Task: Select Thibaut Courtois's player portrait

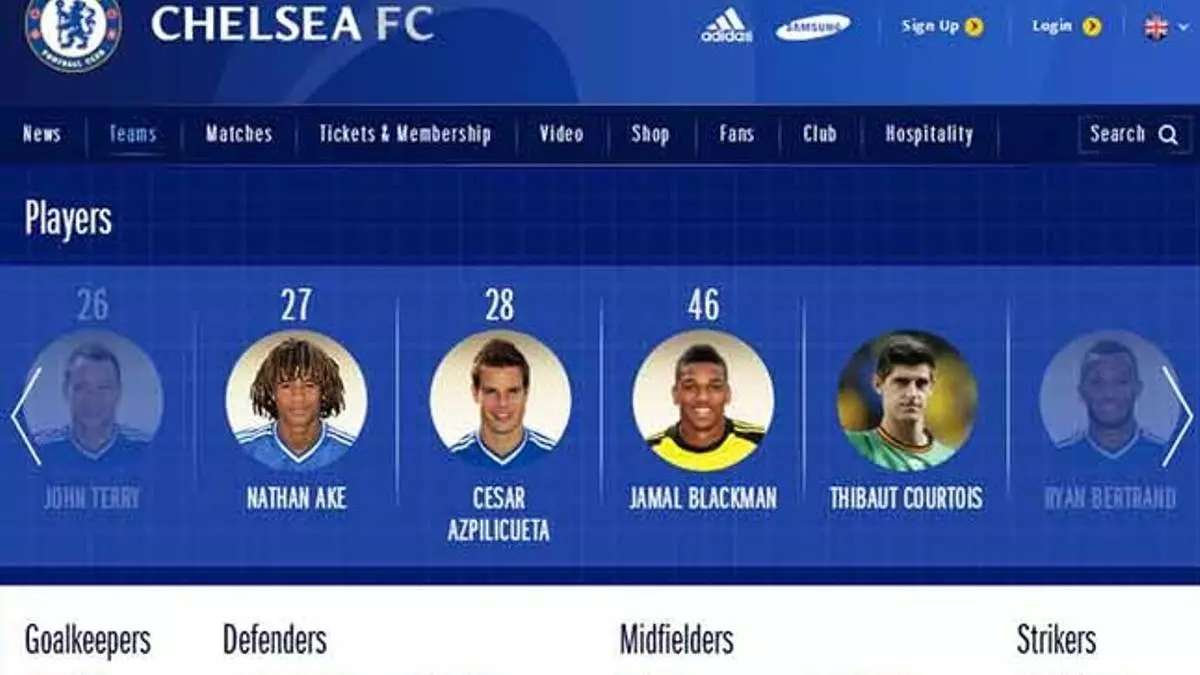Action: (907, 401)
